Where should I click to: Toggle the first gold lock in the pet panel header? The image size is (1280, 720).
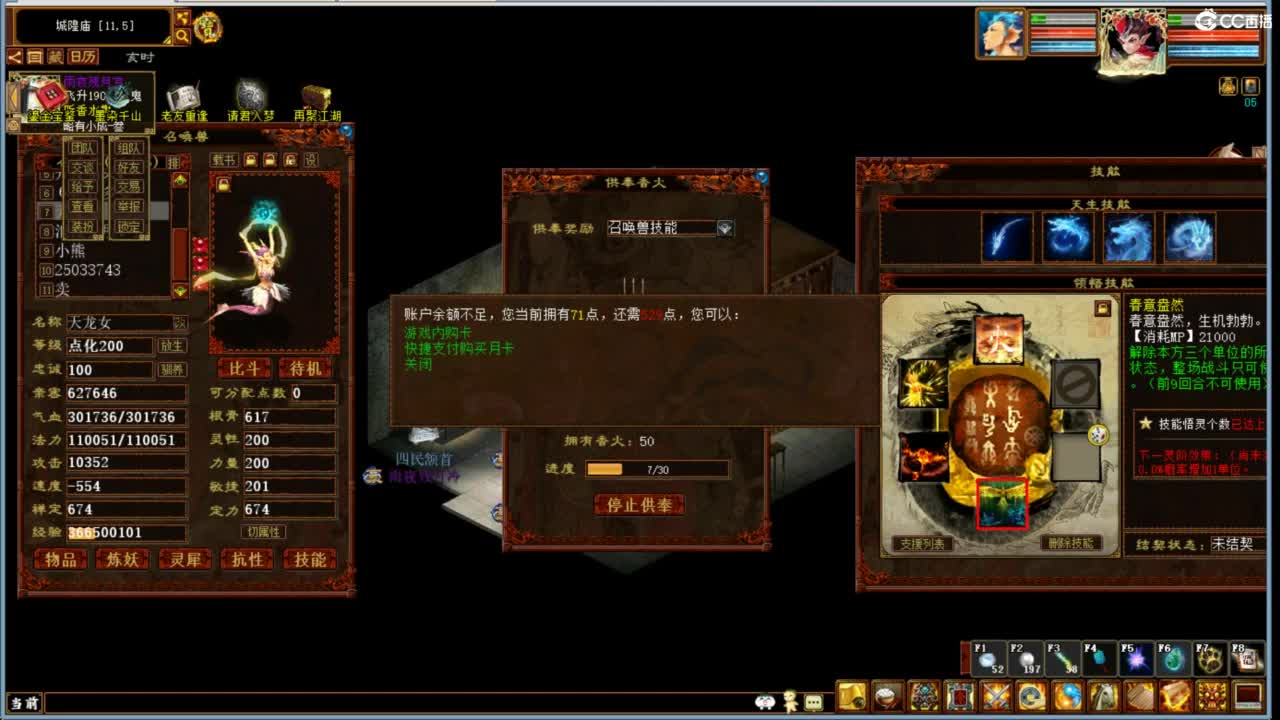251,160
